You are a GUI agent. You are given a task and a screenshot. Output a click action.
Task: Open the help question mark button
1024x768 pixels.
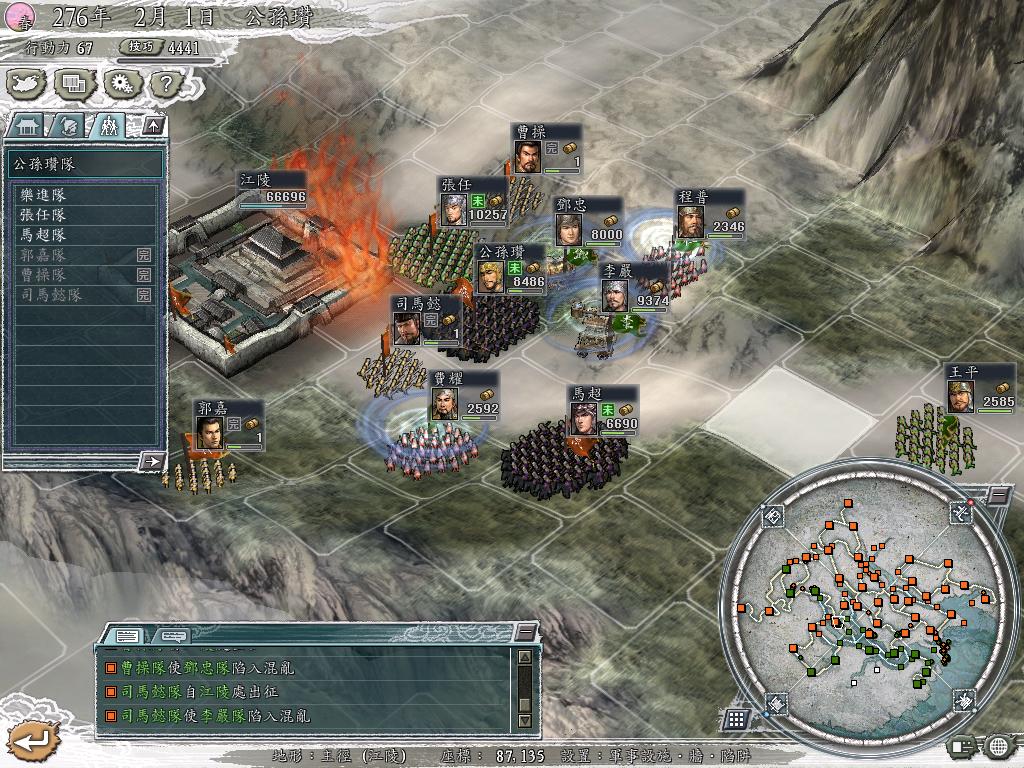pyautogui.click(x=162, y=83)
